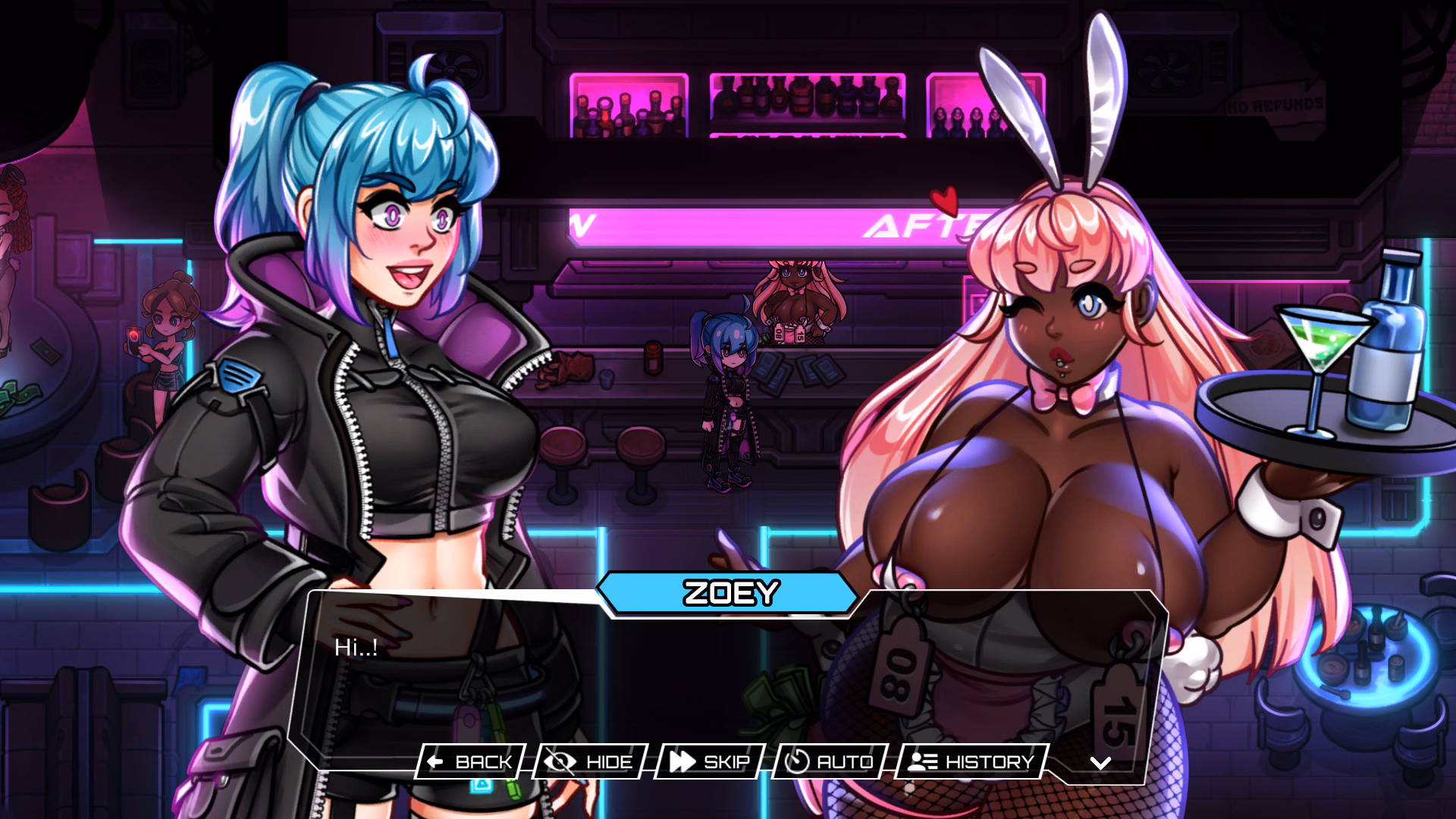The image size is (1456, 819).
Task: Click the heart icon above the bunny waitress
Action: pos(945,201)
